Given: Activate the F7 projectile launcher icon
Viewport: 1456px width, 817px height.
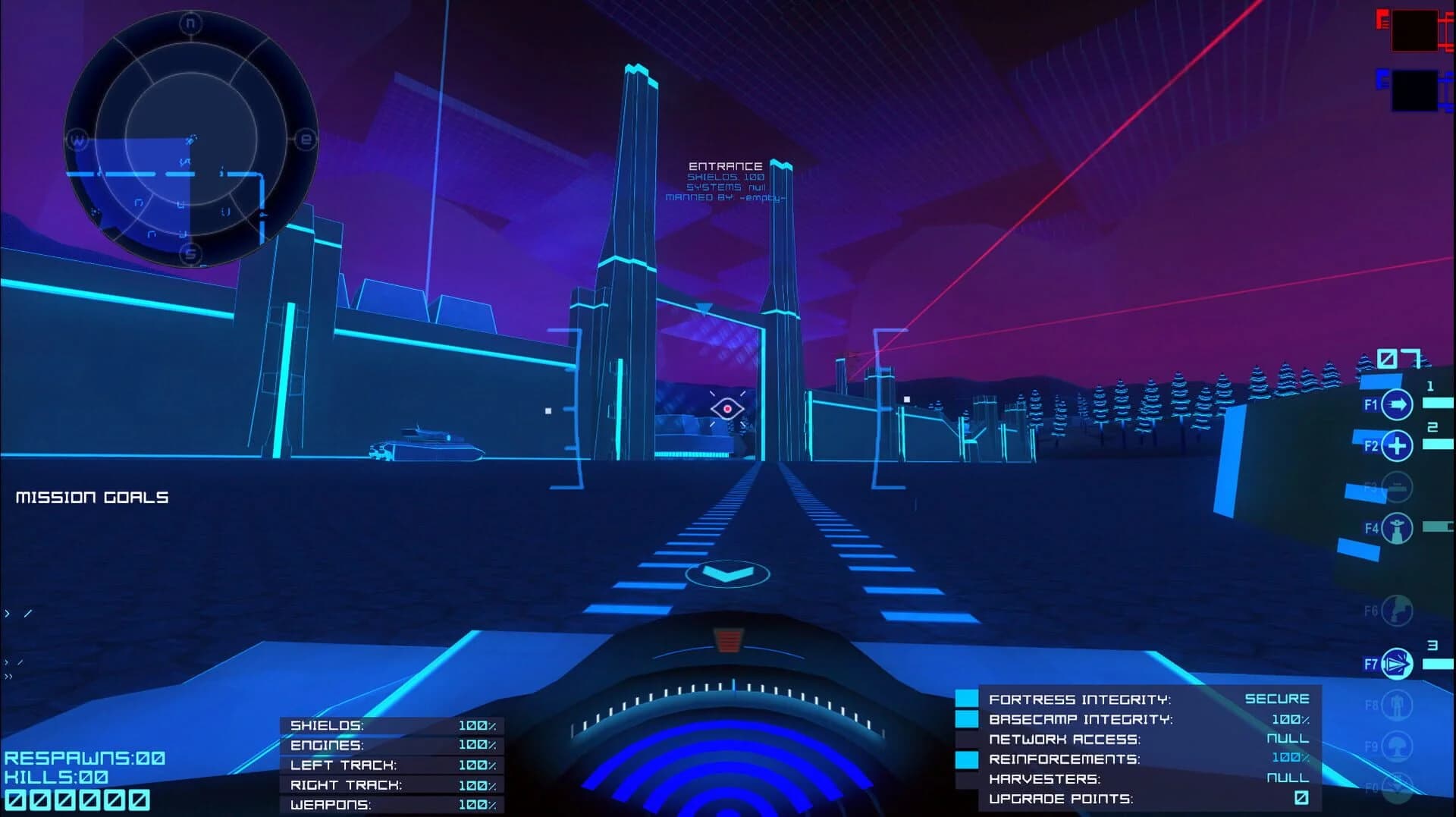Looking at the screenshot, I should 1397,664.
